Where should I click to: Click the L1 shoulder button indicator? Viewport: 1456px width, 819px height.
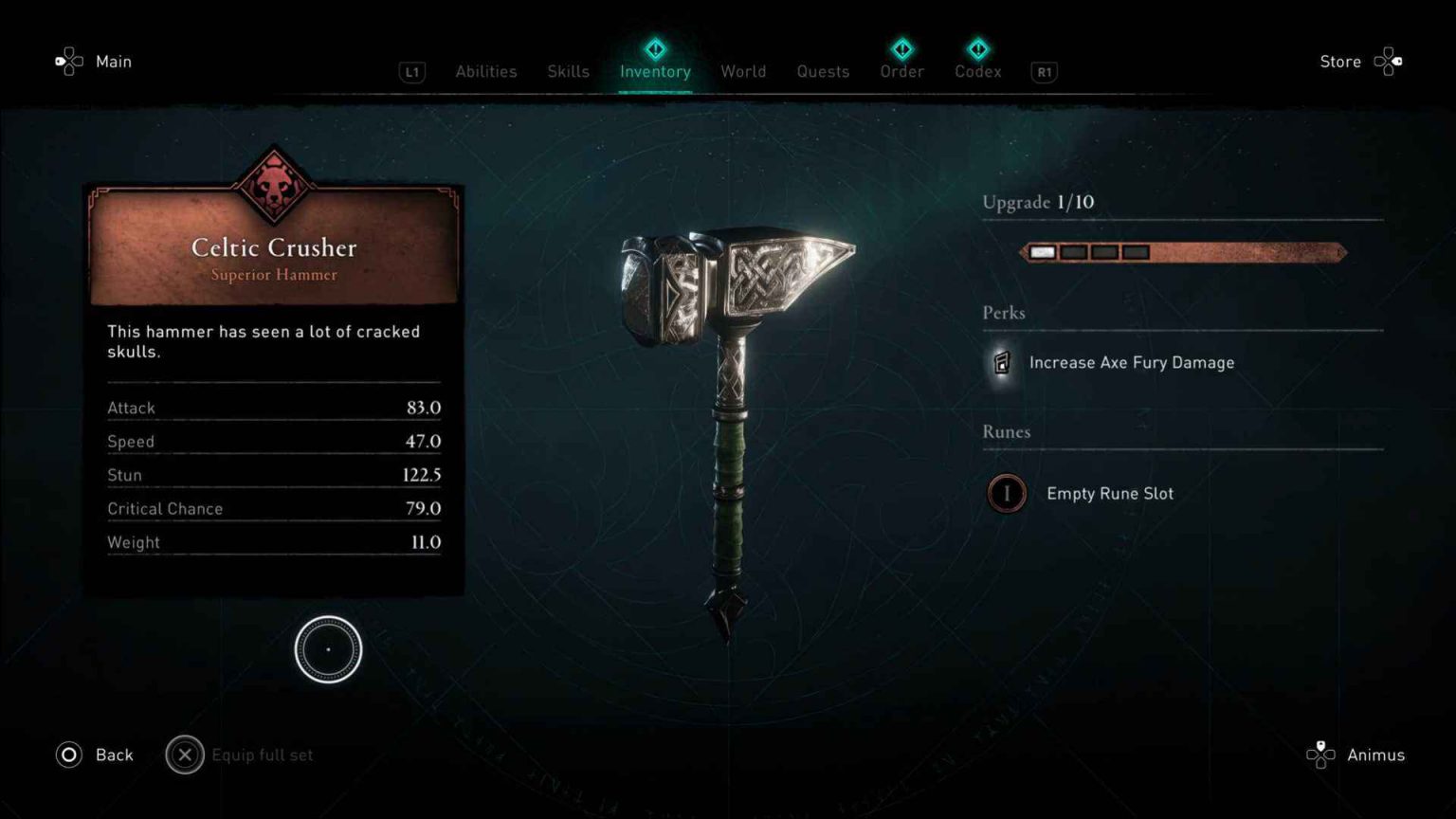coord(411,72)
